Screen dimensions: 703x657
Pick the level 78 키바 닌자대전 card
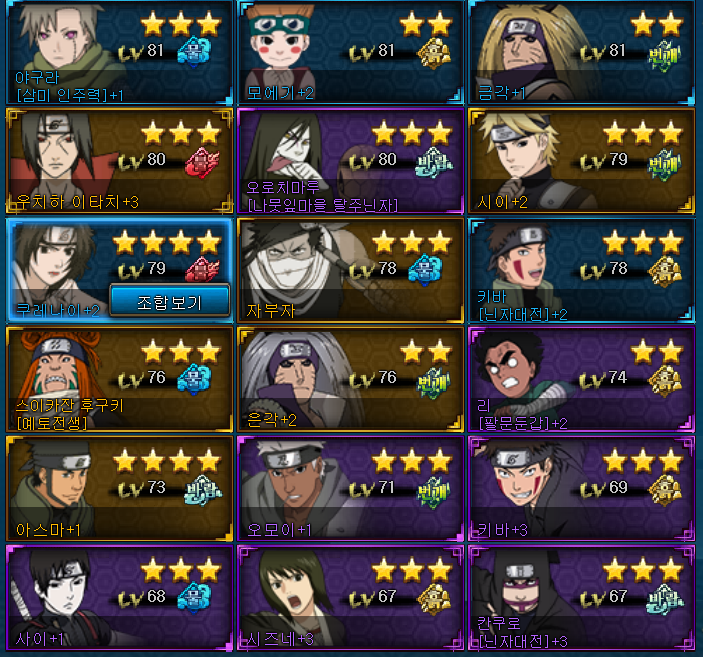click(582, 269)
